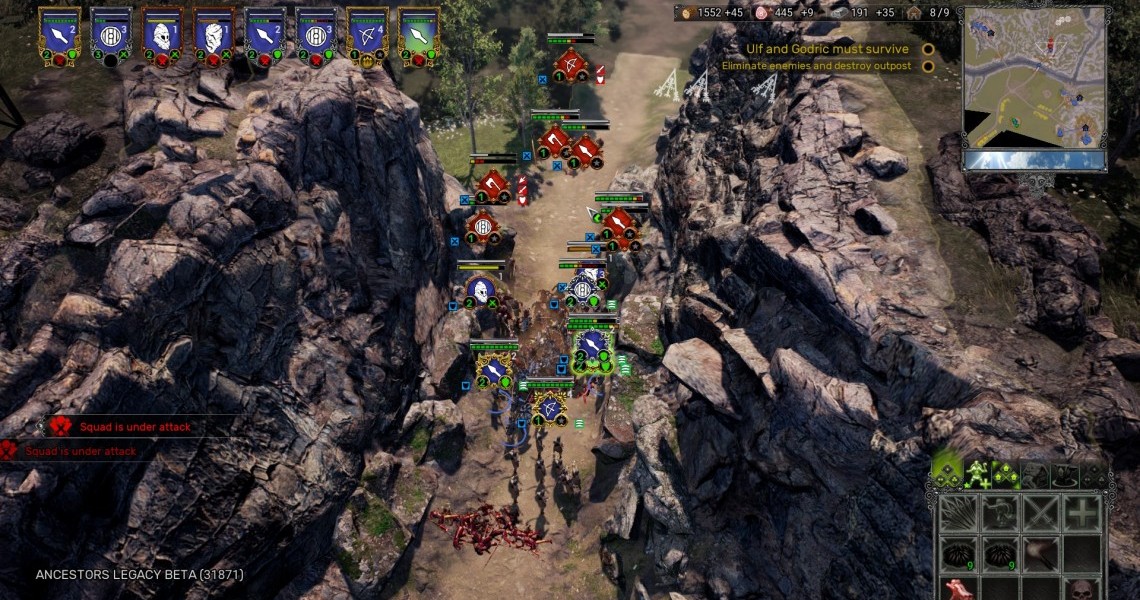Select the raw meat icon slot

click(x=959, y=589)
